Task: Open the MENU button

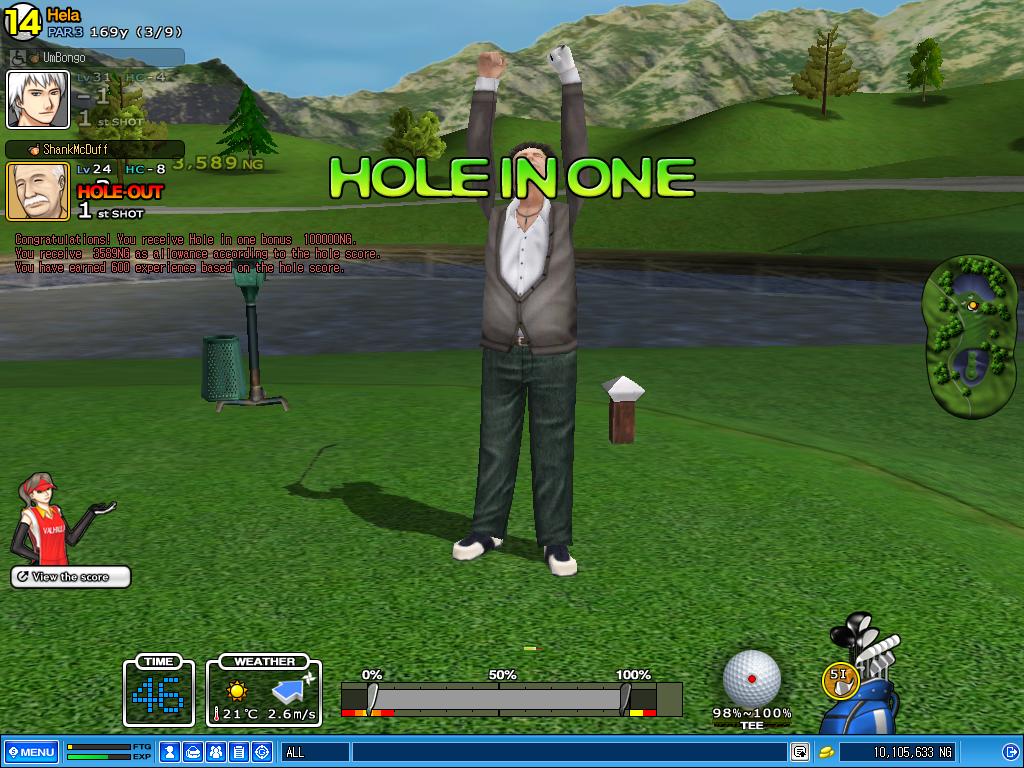Action: [x=31, y=752]
